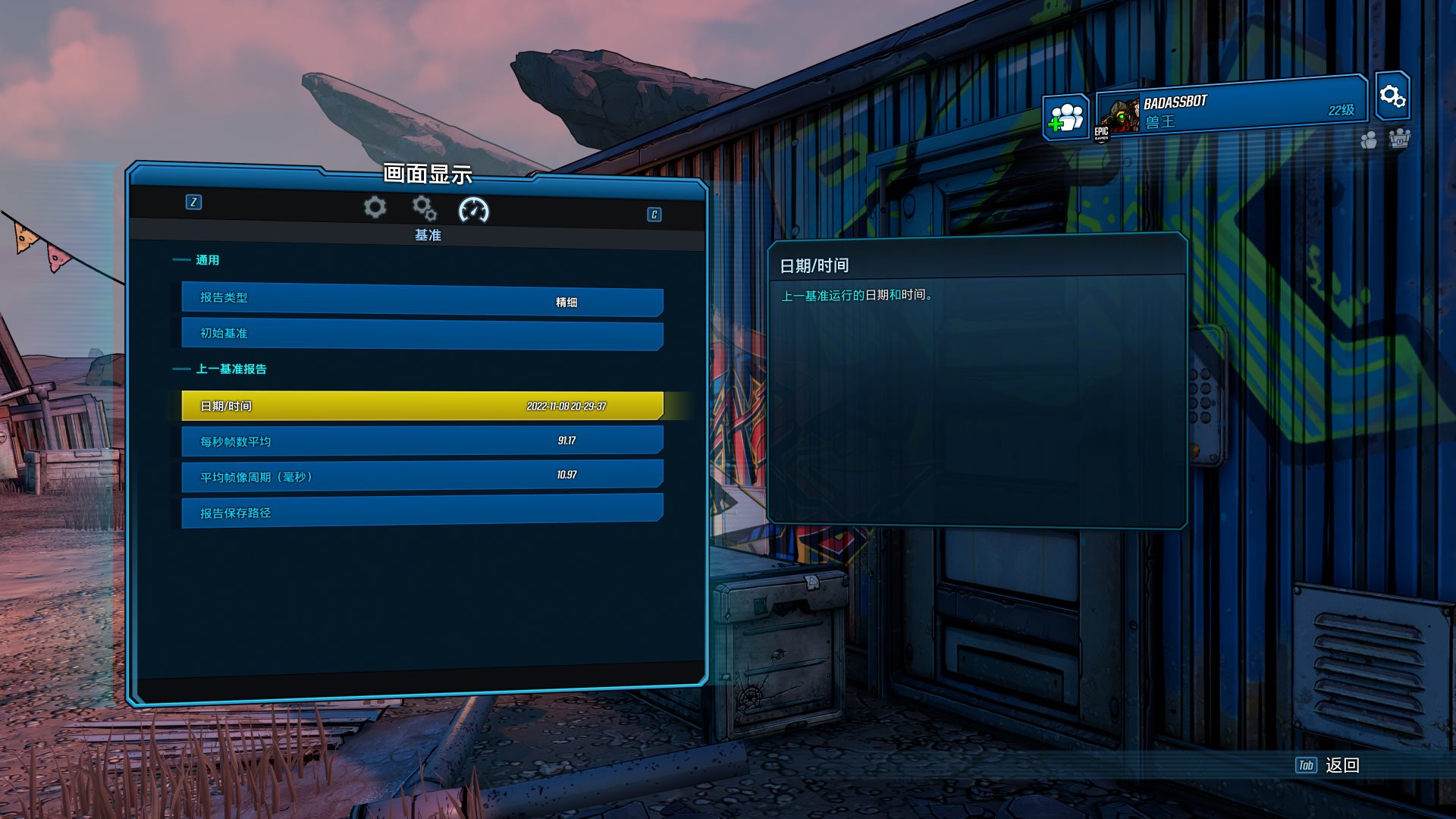Start the 初始基准 benchmark run
Screen dimensions: 1456x819
click(422, 334)
